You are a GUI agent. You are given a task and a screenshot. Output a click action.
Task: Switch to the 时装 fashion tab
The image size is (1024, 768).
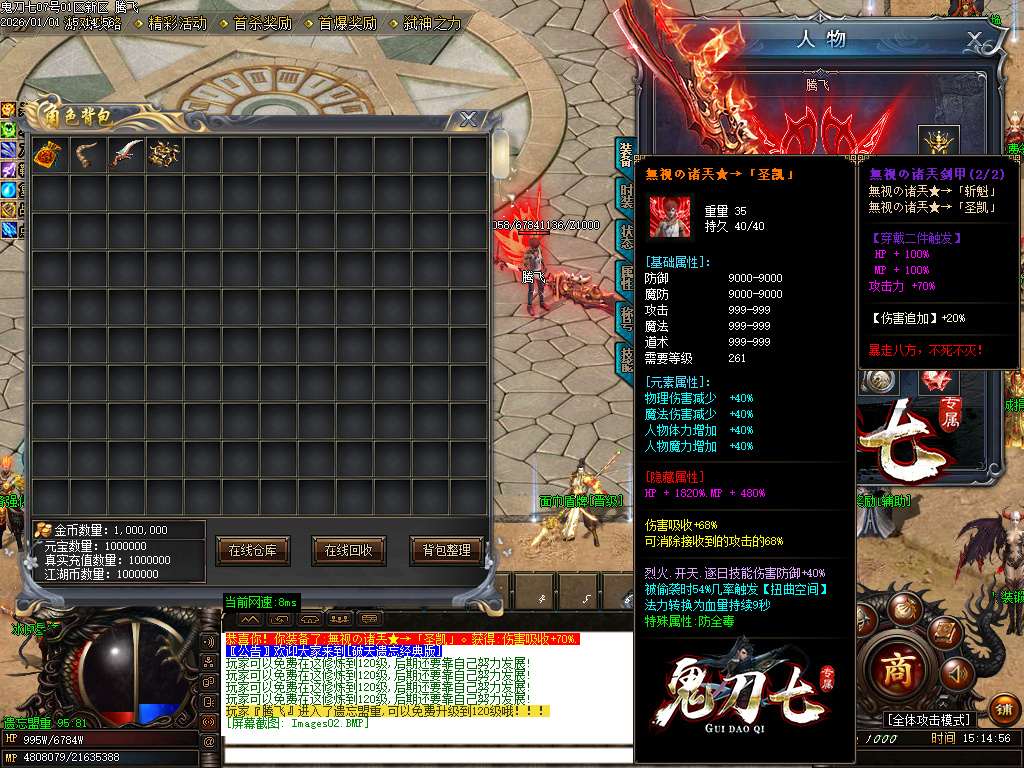coord(626,194)
